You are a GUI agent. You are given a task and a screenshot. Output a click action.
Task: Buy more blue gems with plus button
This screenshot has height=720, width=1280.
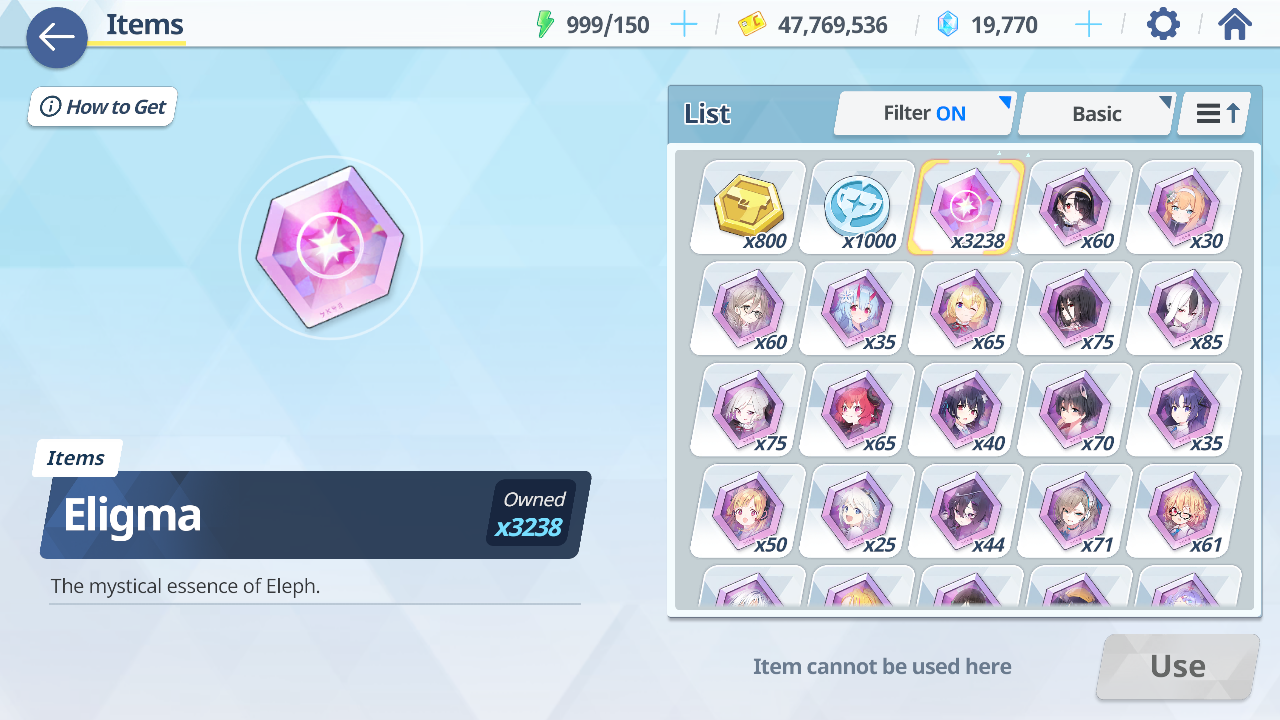[1088, 25]
